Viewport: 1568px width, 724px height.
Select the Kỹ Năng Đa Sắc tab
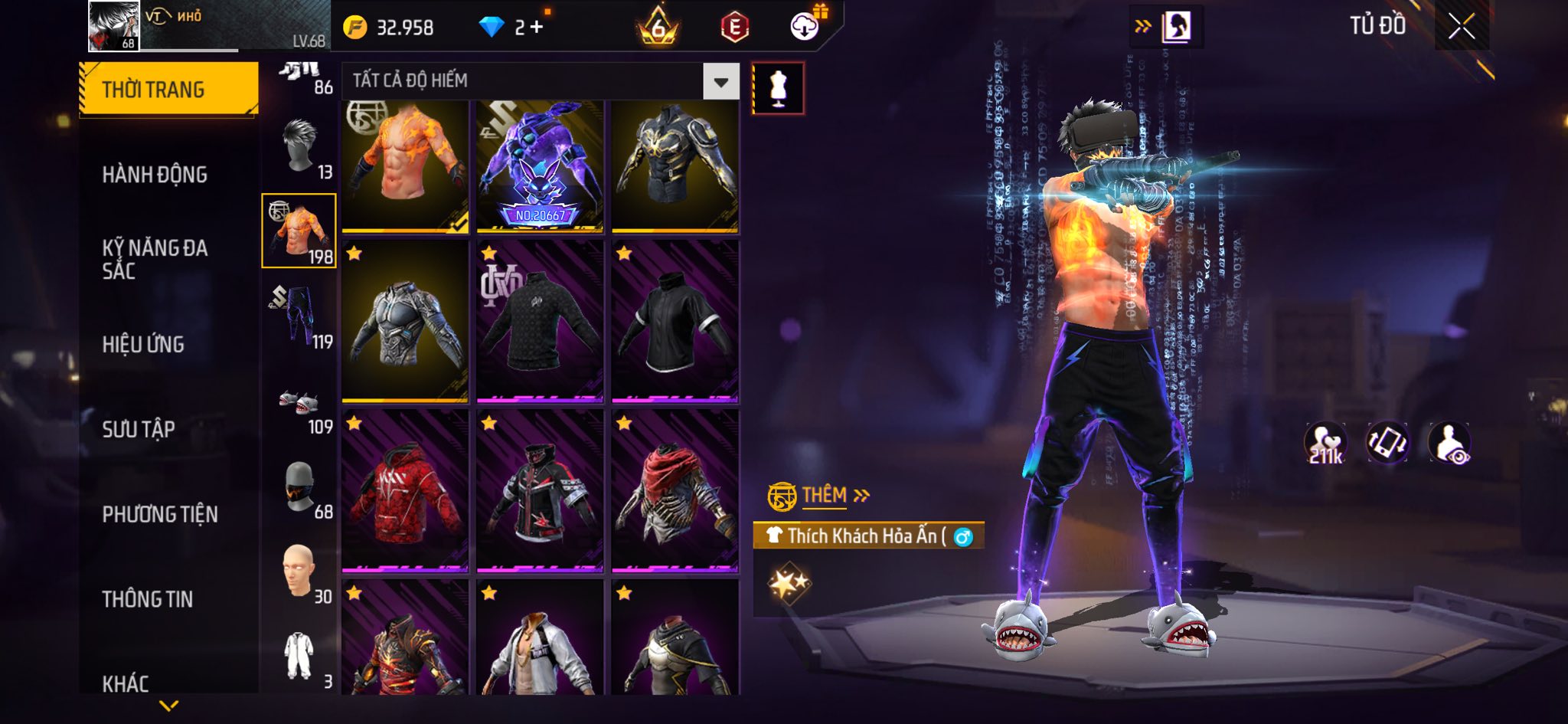[x=155, y=259]
